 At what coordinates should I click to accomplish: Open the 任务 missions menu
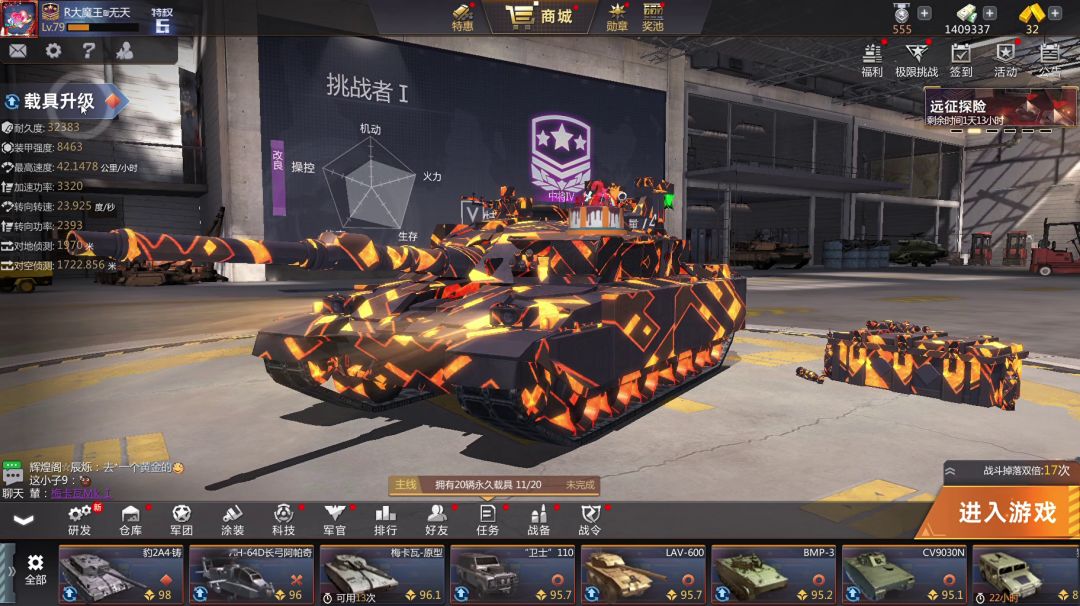coord(488,520)
